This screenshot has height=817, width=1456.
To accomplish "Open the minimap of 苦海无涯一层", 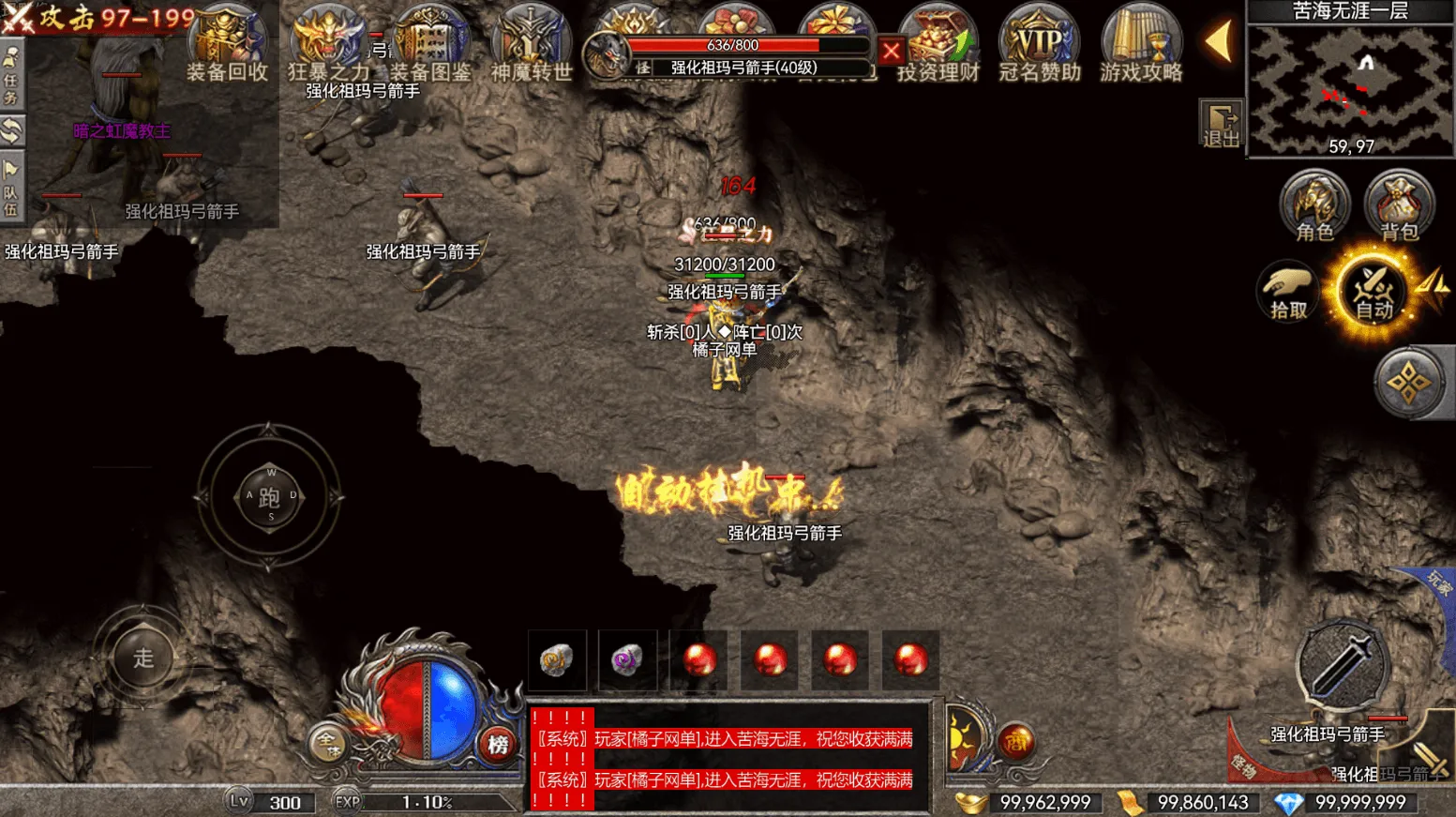I will point(1350,89).
